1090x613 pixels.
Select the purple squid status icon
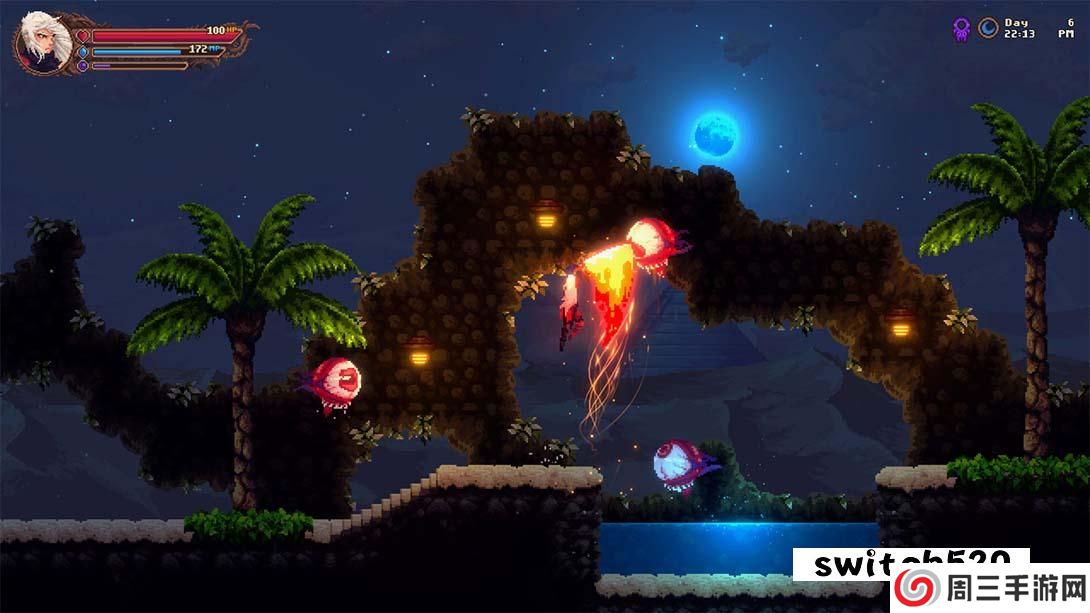[961, 29]
